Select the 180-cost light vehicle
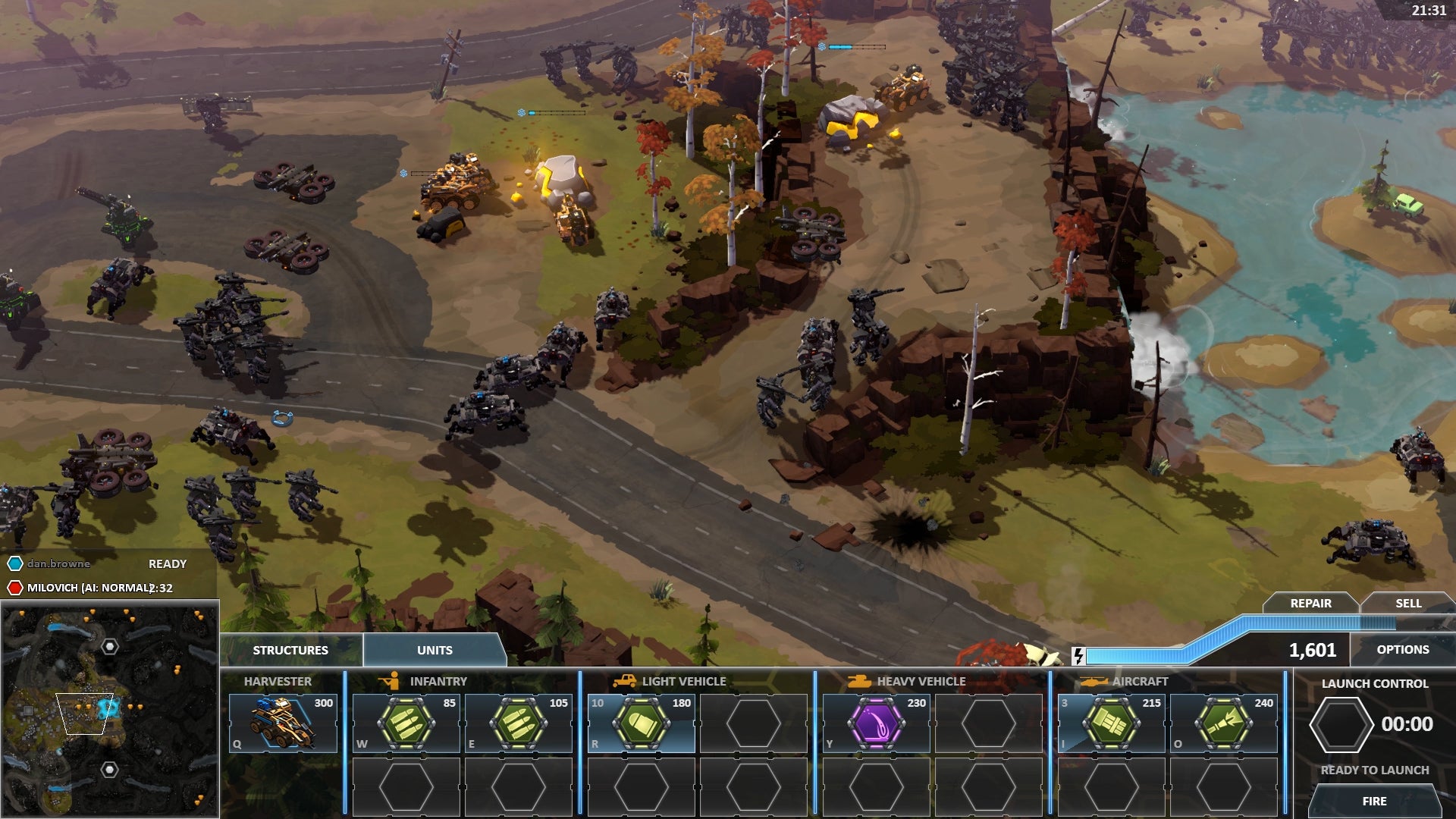 pos(642,723)
